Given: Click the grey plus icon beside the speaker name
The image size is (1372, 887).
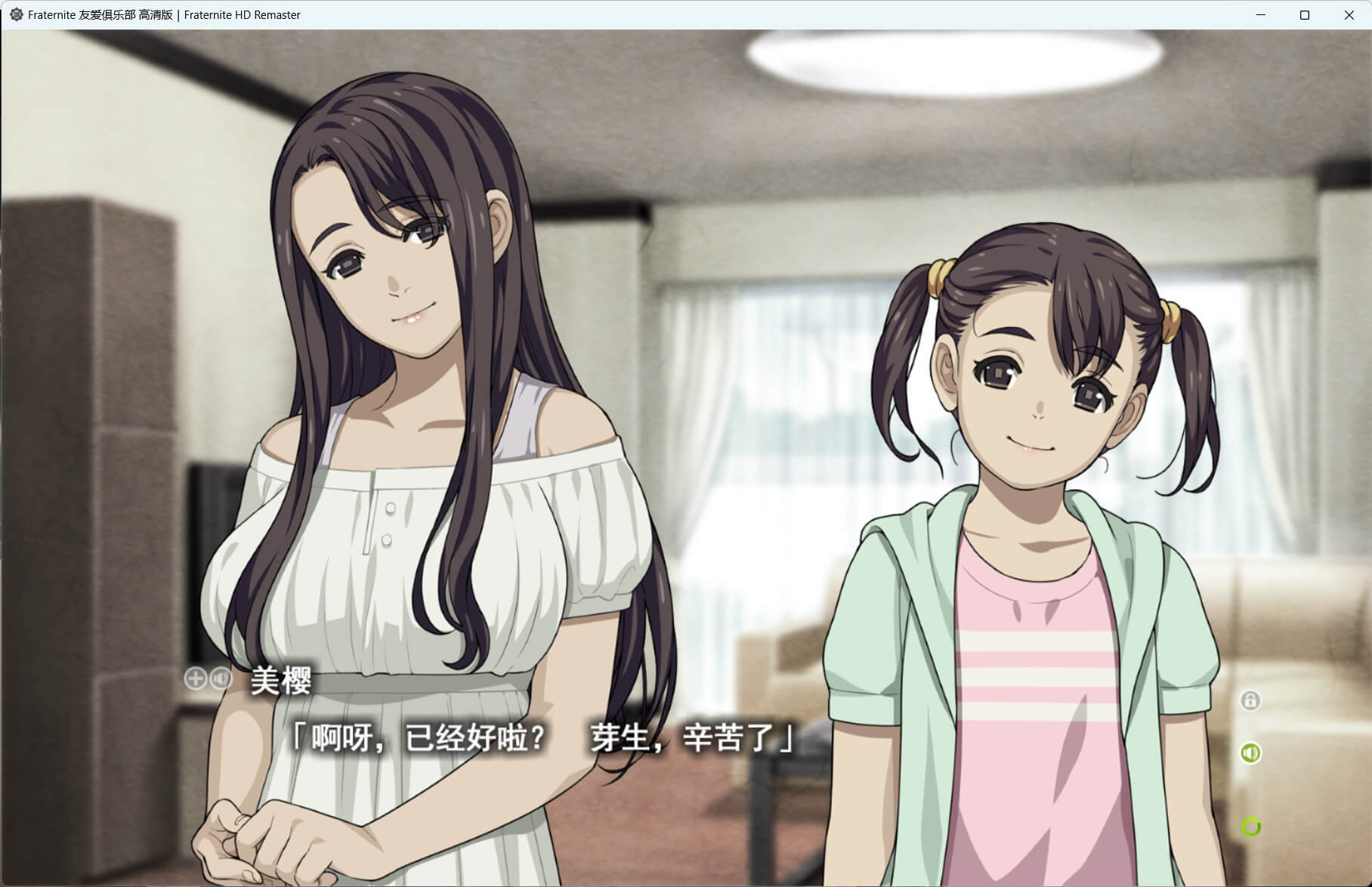Looking at the screenshot, I should [195, 678].
